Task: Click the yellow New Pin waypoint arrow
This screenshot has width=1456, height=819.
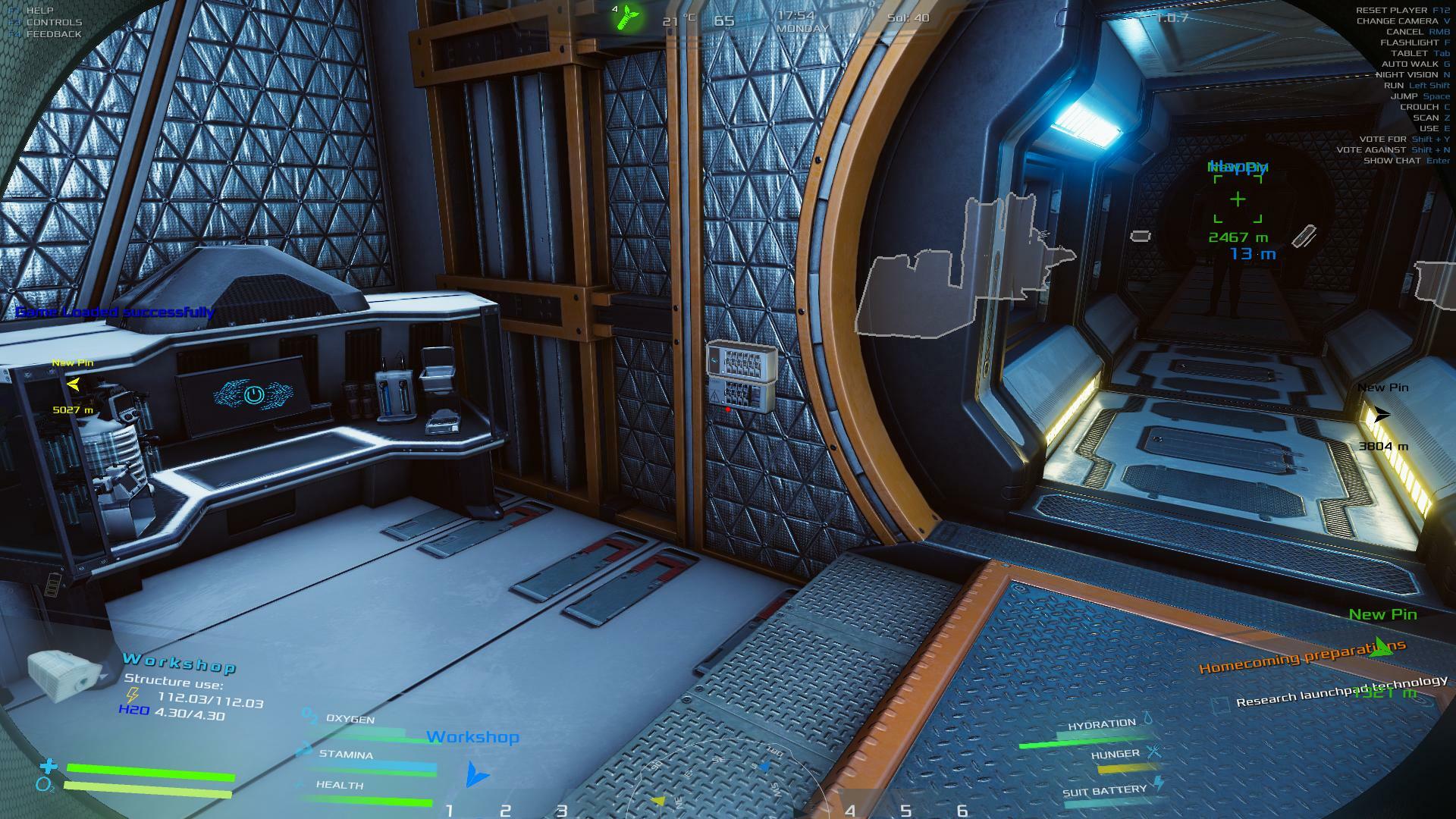Action: pyautogui.click(x=74, y=384)
